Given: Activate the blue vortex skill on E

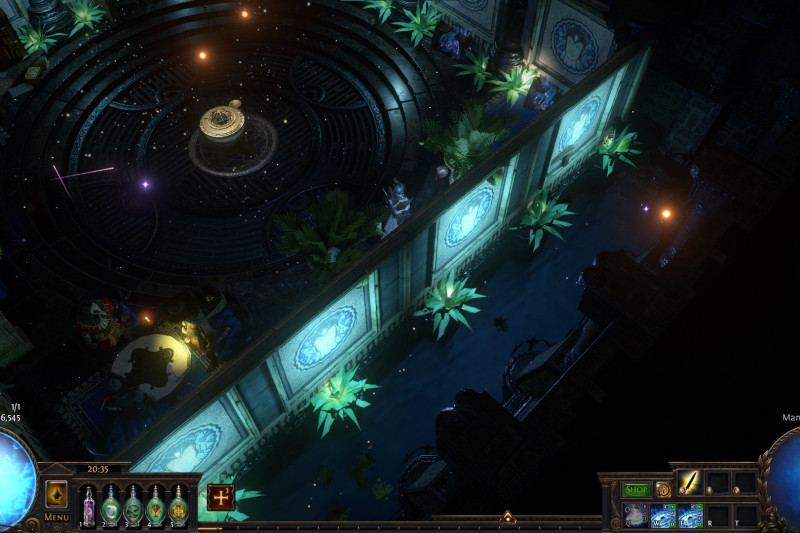Looking at the screenshot, I should click(690, 514).
